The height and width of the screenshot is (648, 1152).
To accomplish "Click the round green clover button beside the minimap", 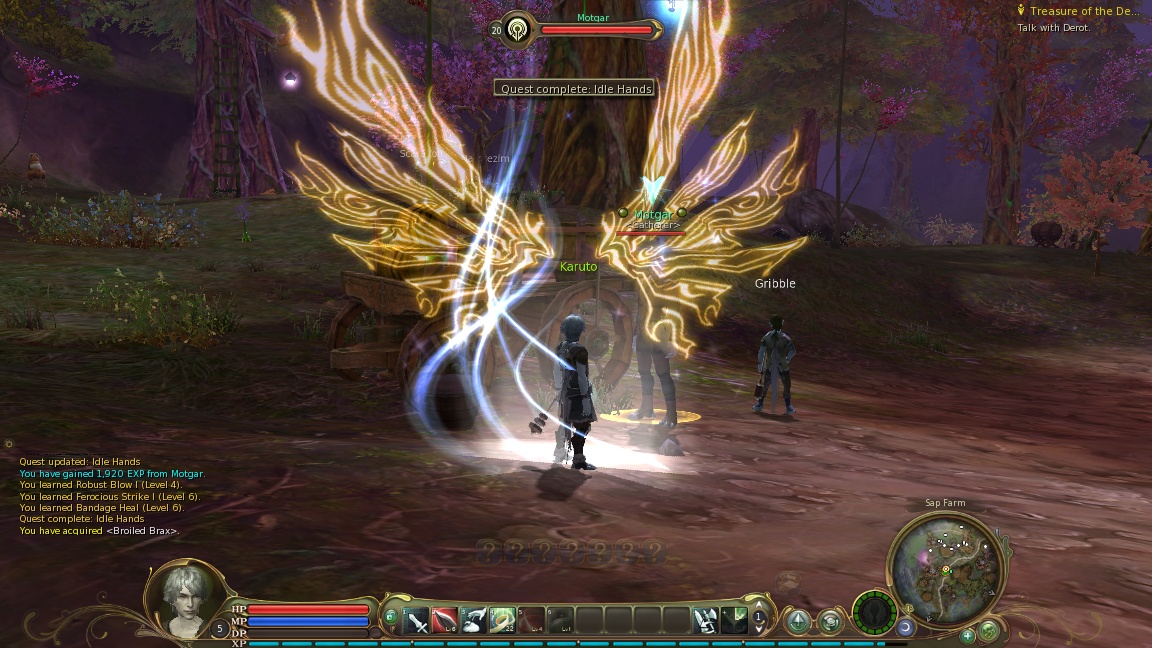I will (x=988, y=629).
